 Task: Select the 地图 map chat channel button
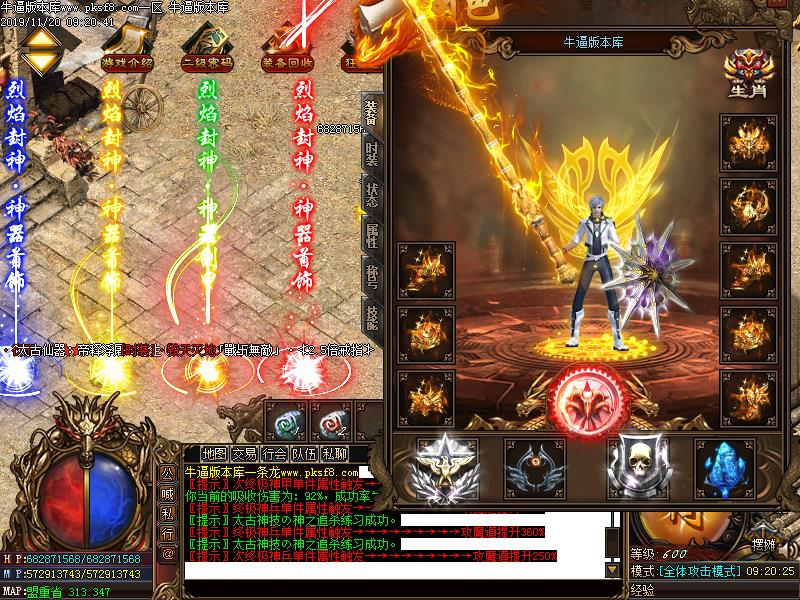214,453
